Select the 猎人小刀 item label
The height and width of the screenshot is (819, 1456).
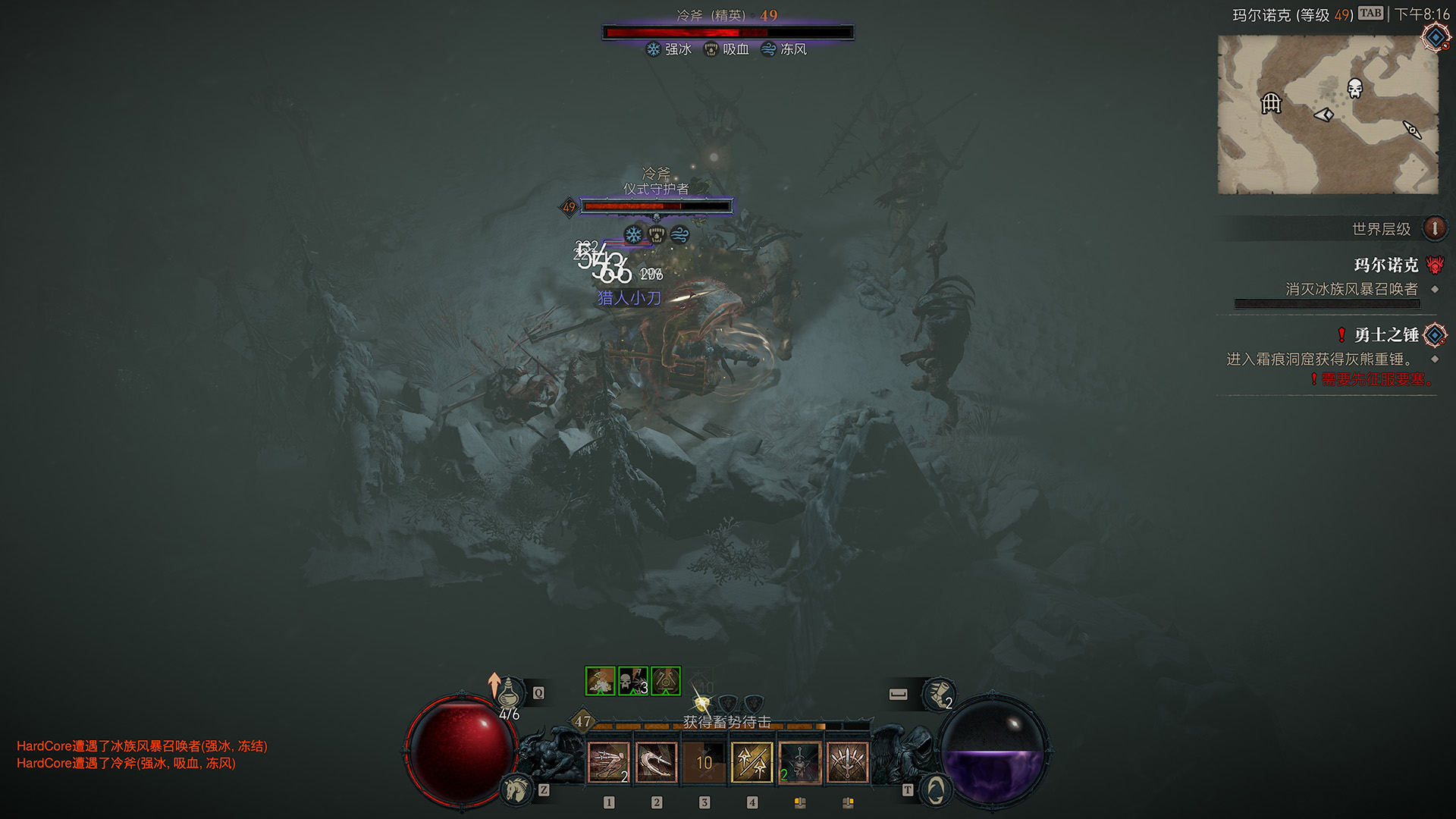pyautogui.click(x=629, y=298)
